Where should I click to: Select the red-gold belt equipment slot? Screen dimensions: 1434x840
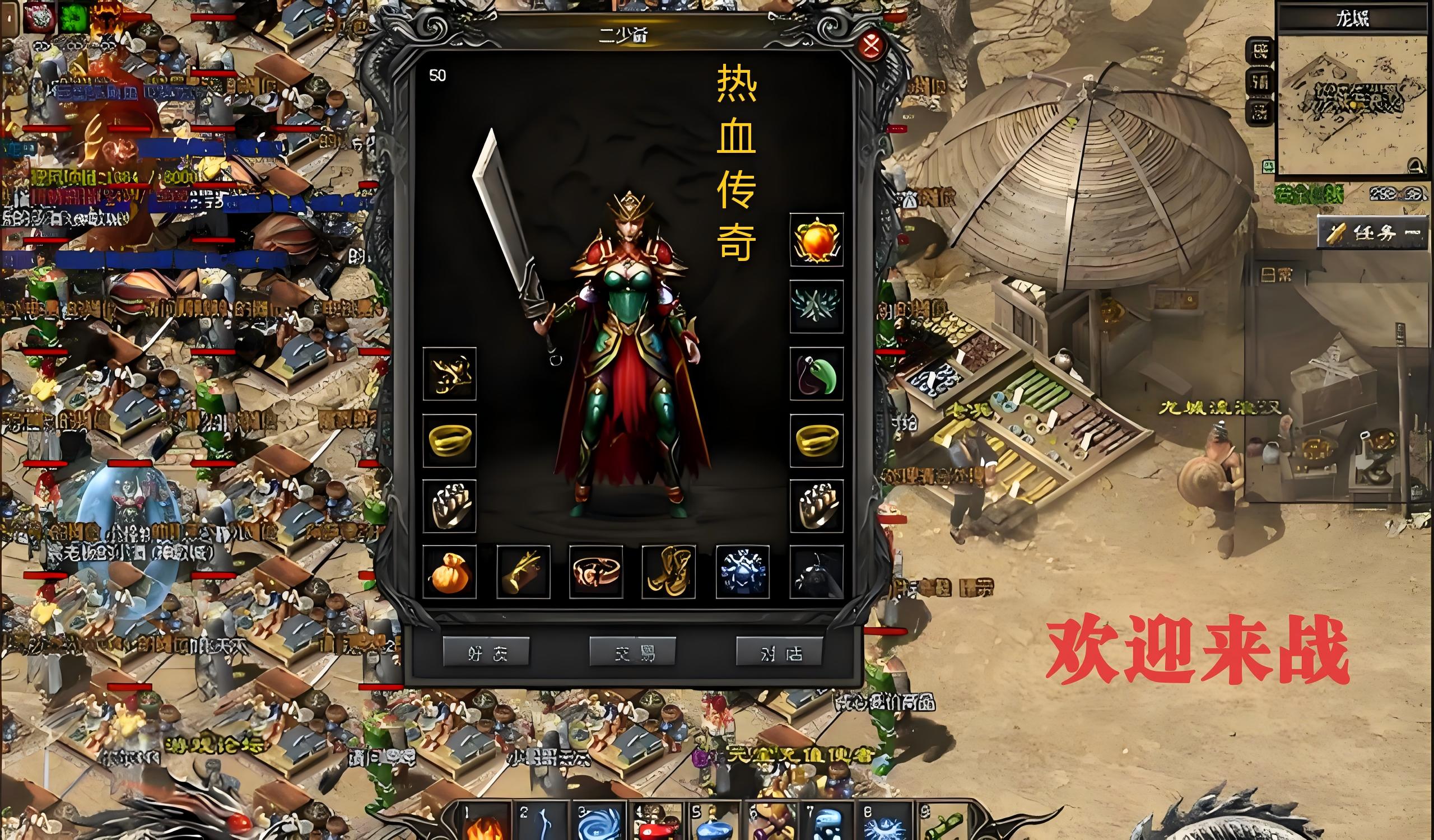coord(596,572)
